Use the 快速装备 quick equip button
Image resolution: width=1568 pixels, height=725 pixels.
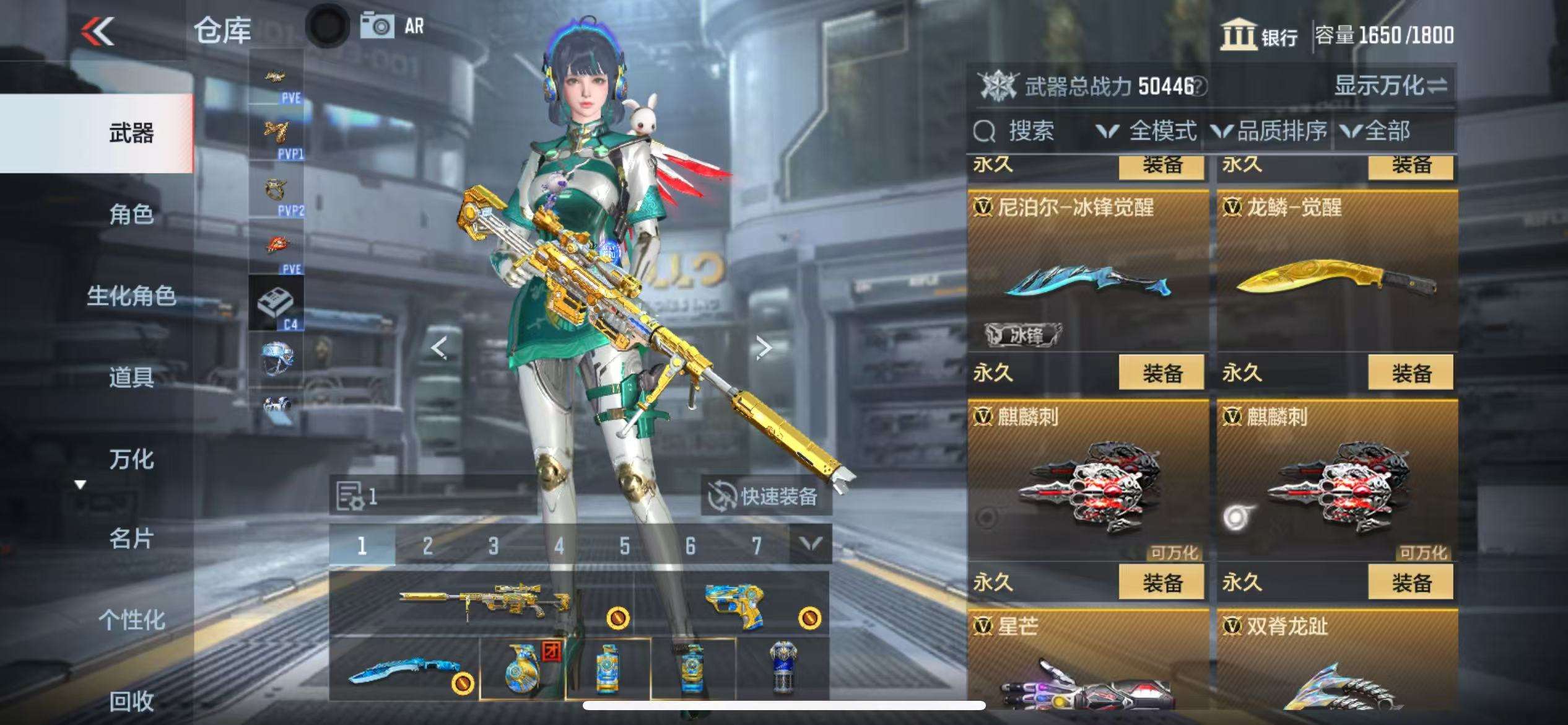coord(765,496)
